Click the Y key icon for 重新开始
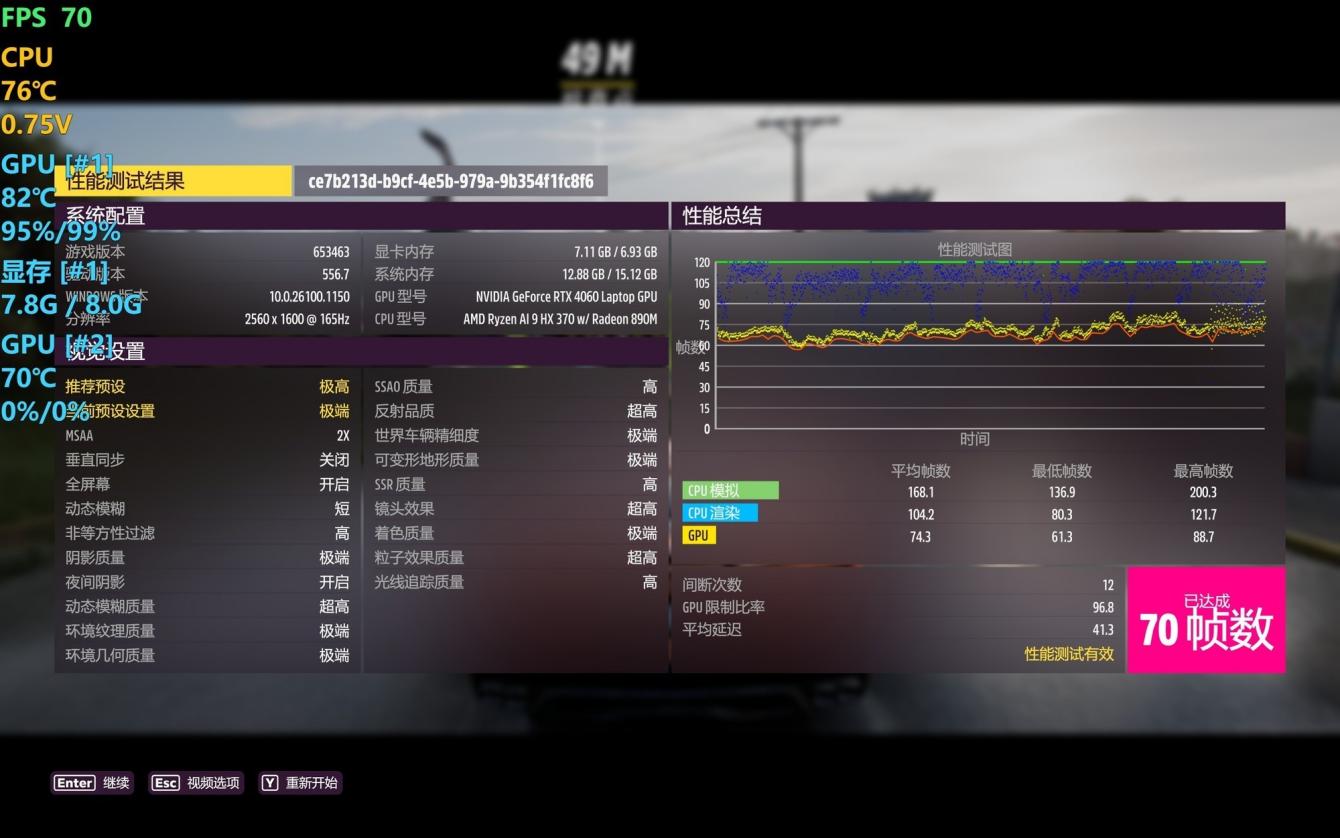This screenshot has height=838, width=1340. (x=269, y=783)
